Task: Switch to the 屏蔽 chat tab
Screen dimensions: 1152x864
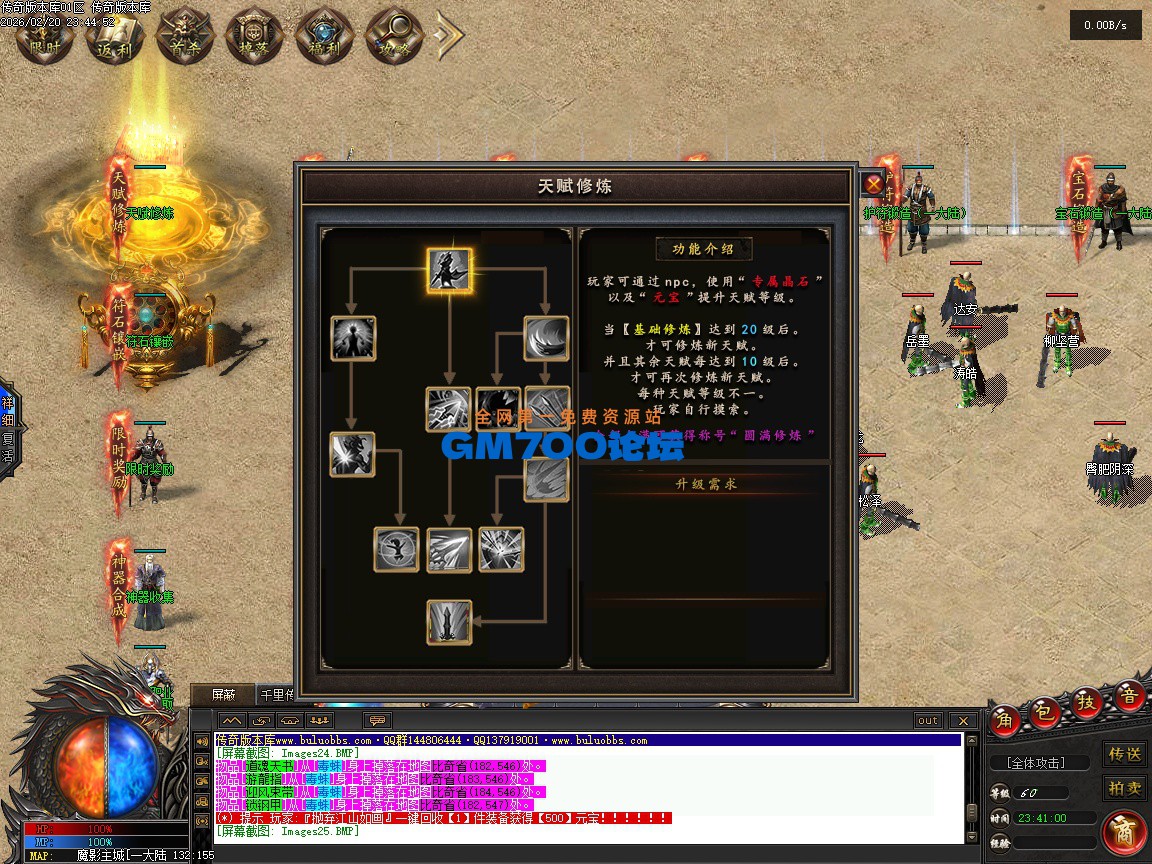Action: click(225, 694)
